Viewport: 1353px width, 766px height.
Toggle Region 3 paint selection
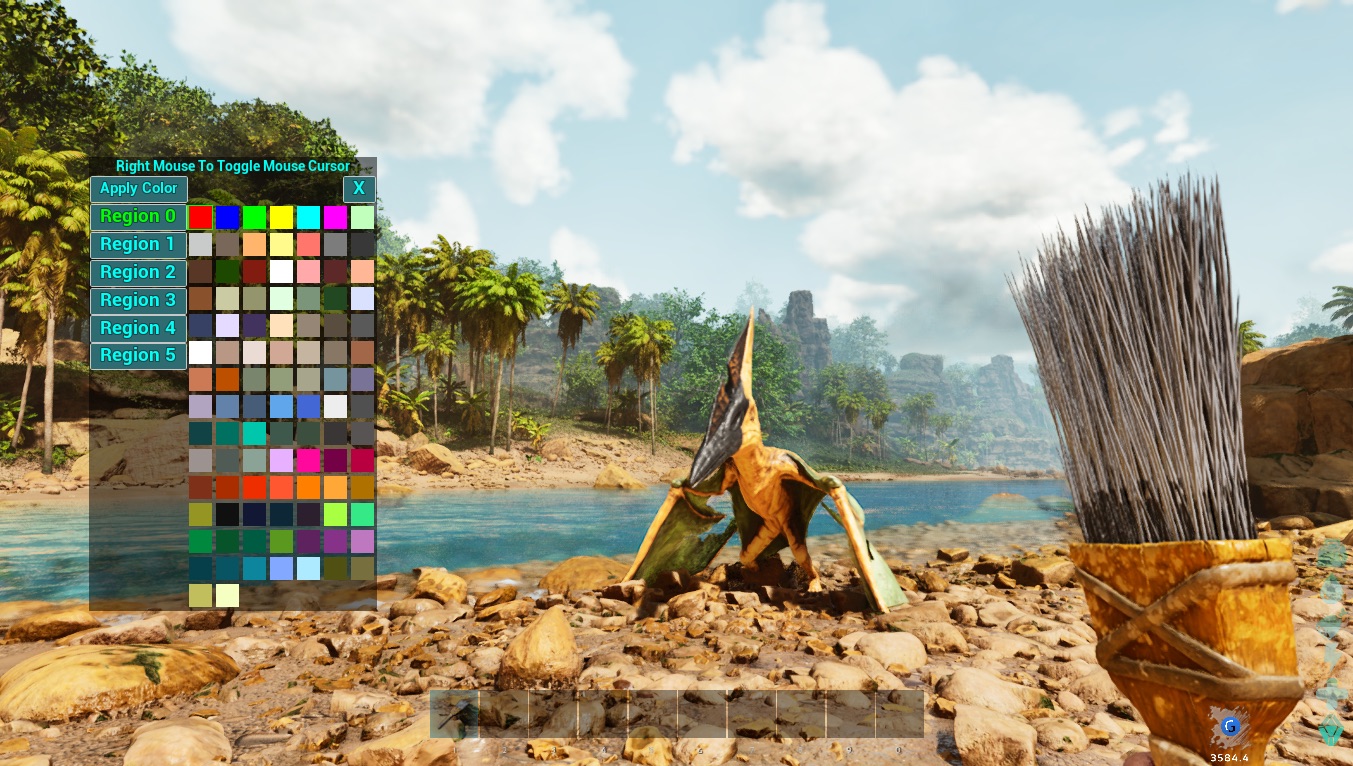pyautogui.click(x=138, y=300)
